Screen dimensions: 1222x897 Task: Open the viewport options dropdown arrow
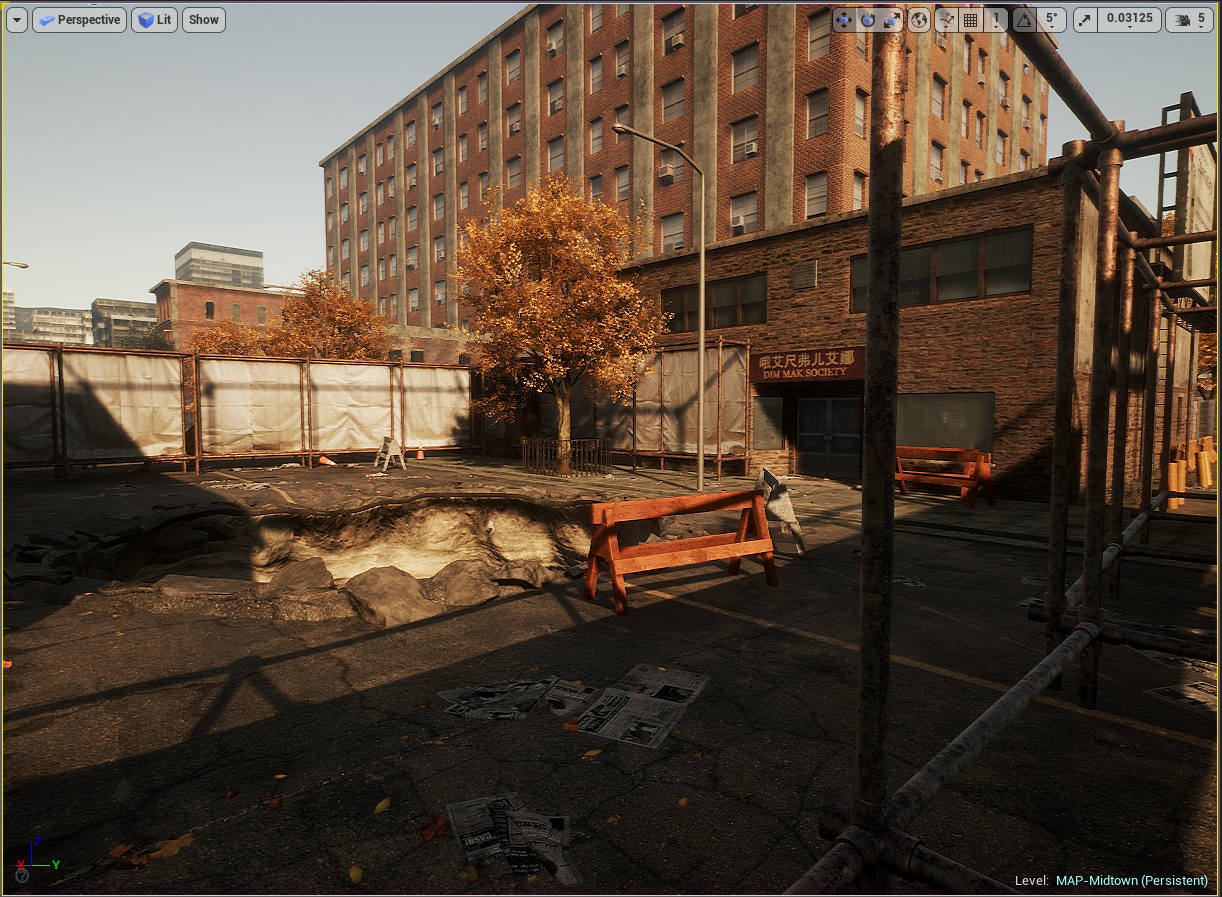pyautogui.click(x=17, y=20)
